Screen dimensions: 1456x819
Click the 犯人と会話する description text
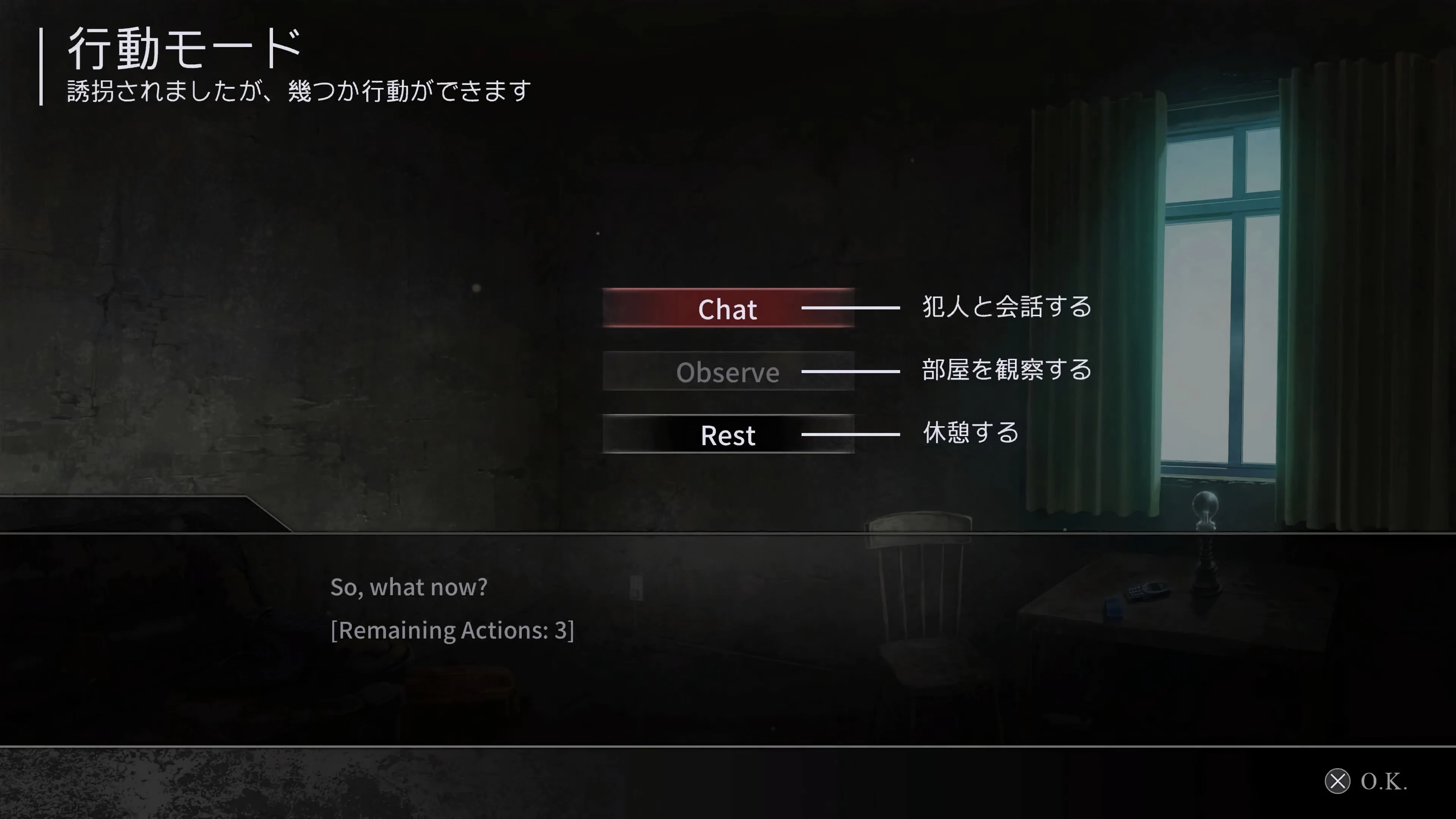pos(1005,307)
